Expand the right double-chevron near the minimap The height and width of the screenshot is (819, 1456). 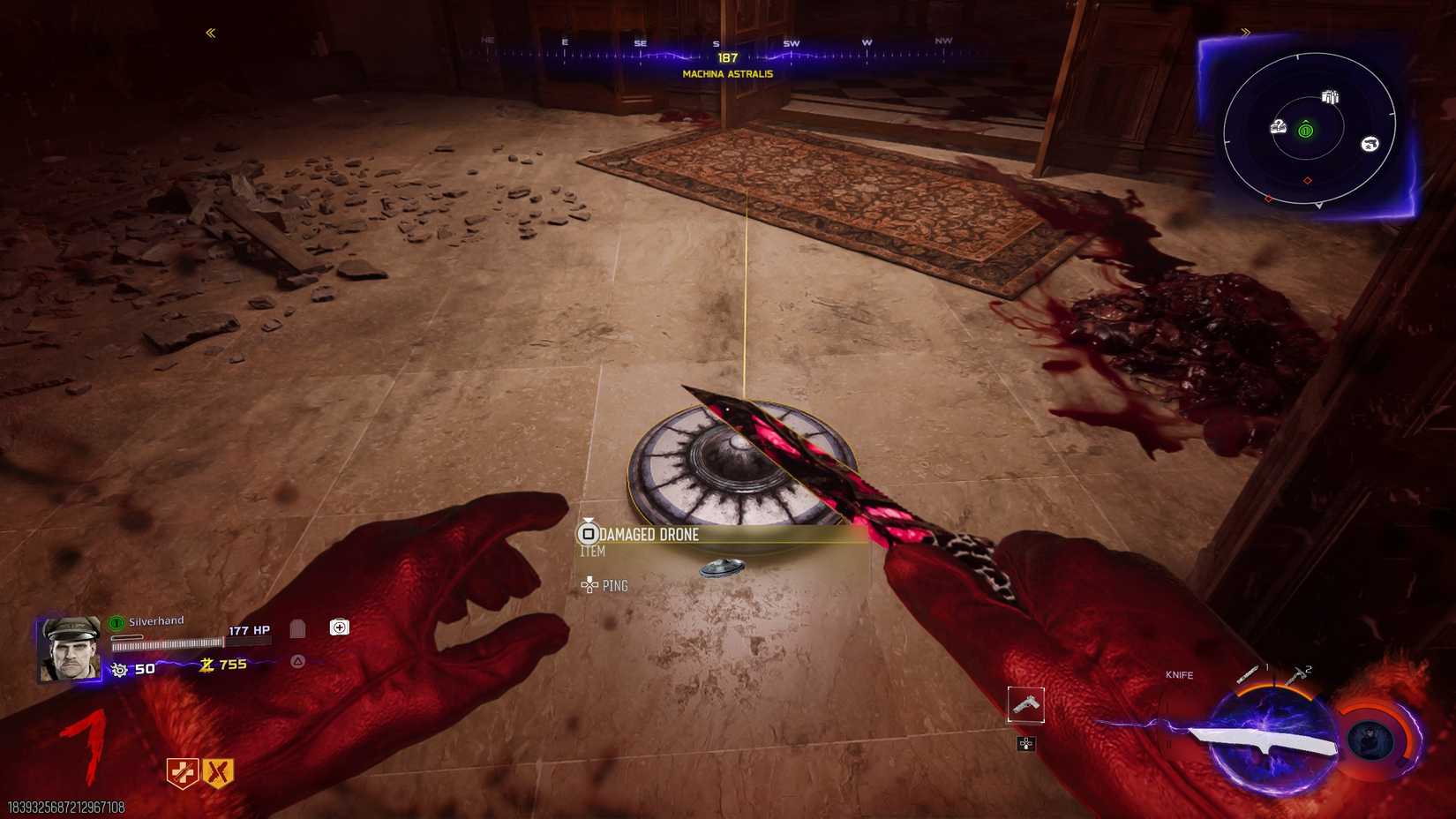tap(1246, 32)
